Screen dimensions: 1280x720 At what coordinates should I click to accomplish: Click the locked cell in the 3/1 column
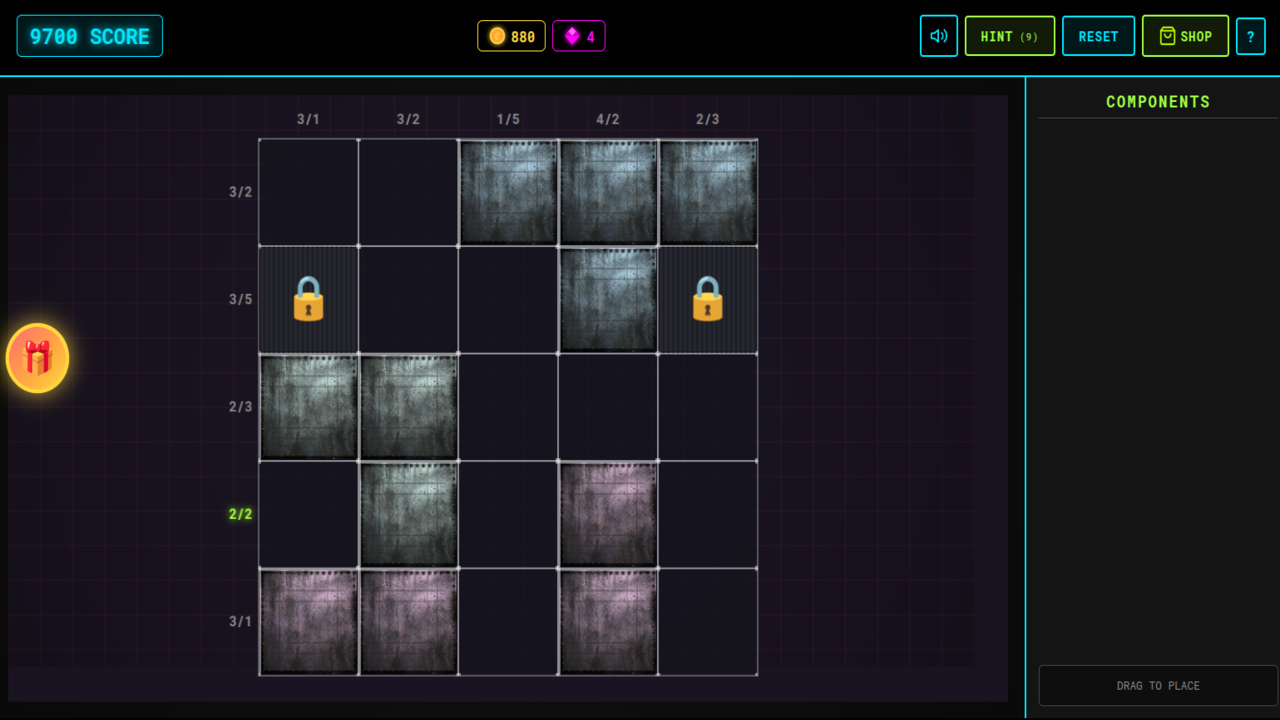pyautogui.click(x=308, y=299)
